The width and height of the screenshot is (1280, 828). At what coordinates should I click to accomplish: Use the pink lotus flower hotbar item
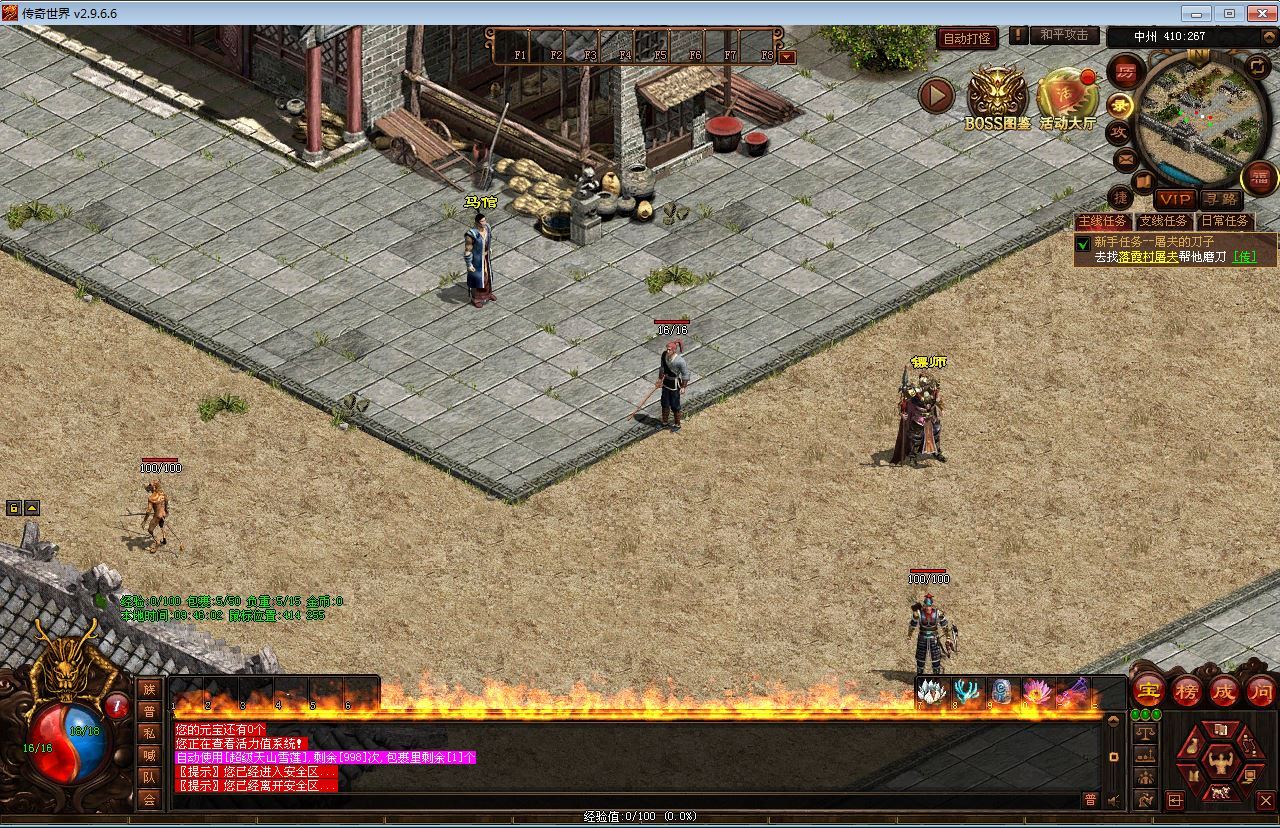pyautogui.click(x=1035, y=691)
